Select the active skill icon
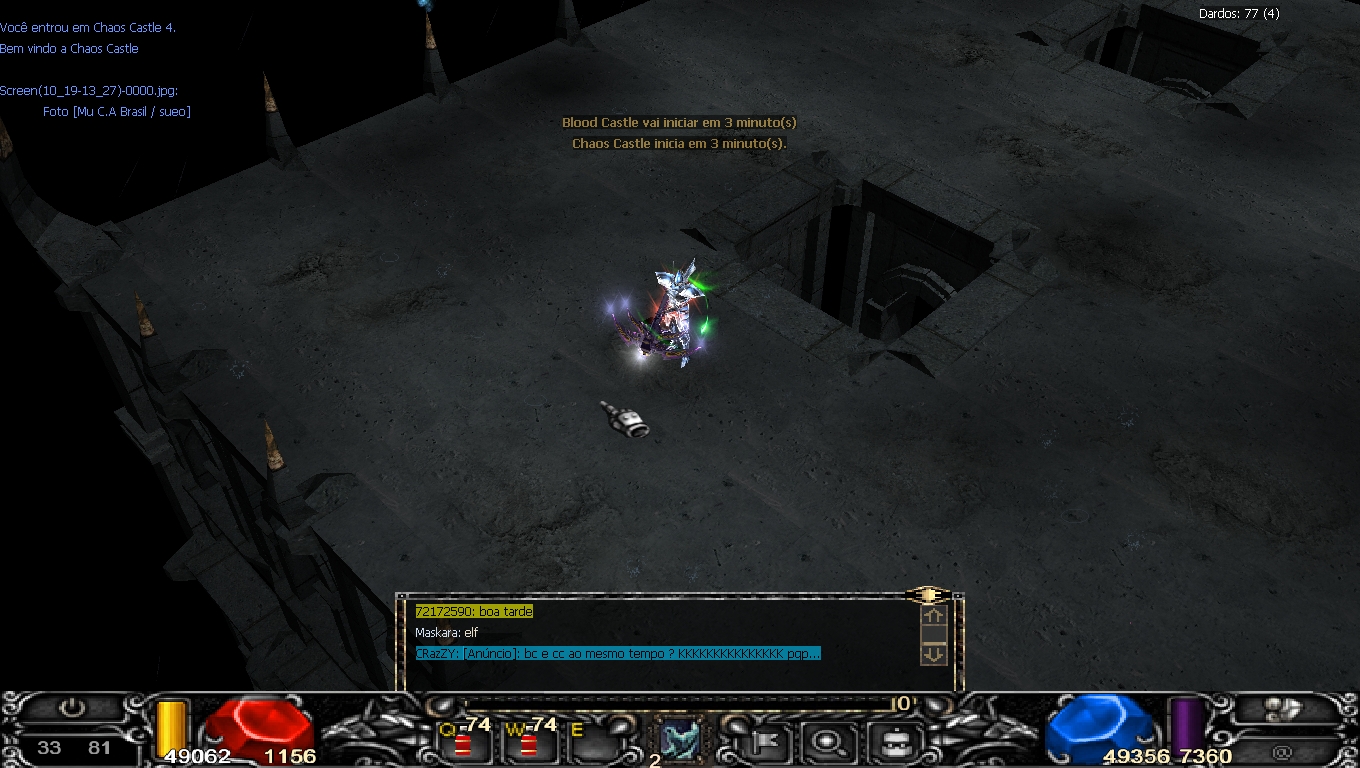Image resolution: width=1360 pixels, height=768 pixels. [680, 741]
